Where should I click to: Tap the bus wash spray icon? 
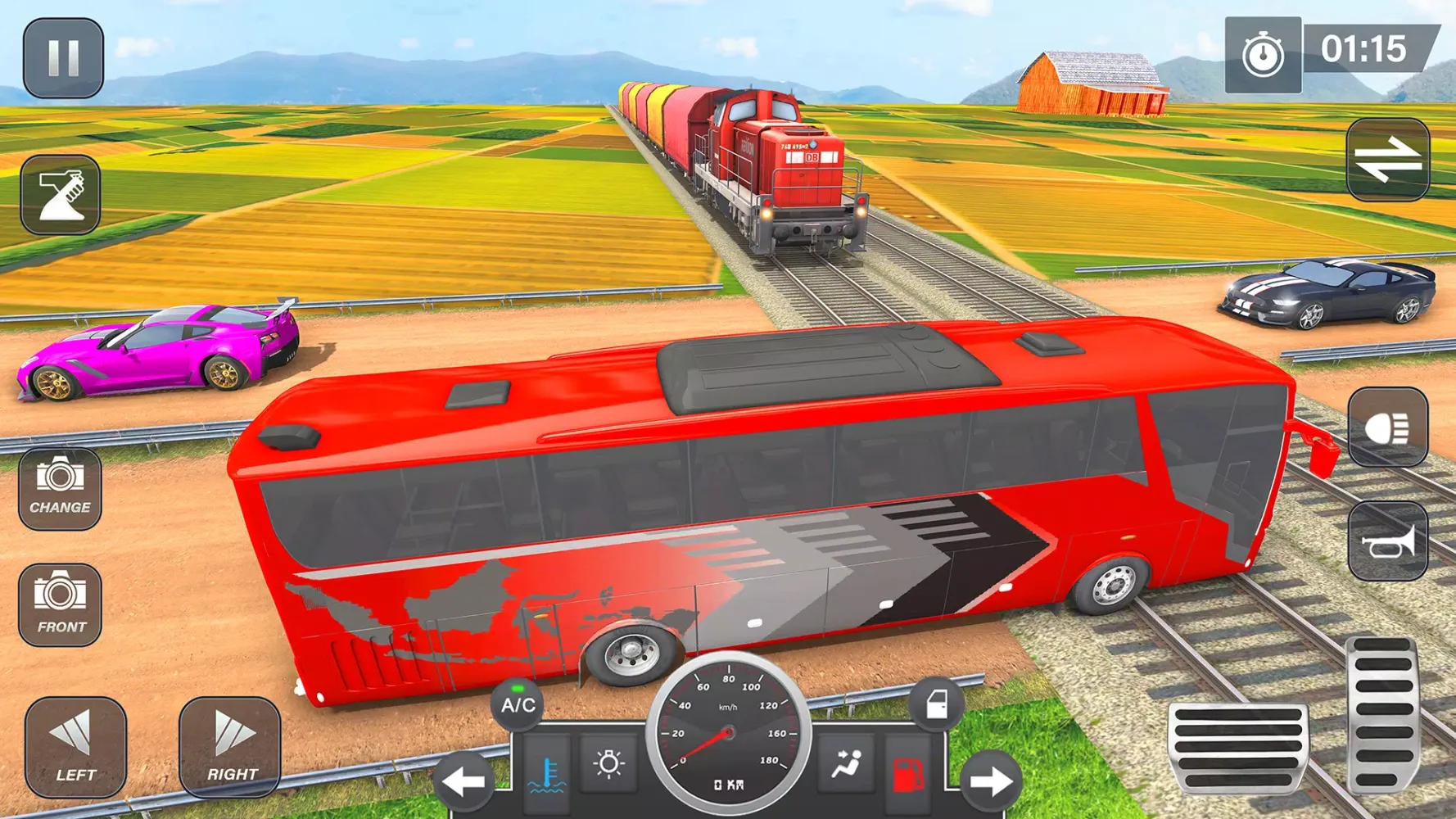click(61, 195)
